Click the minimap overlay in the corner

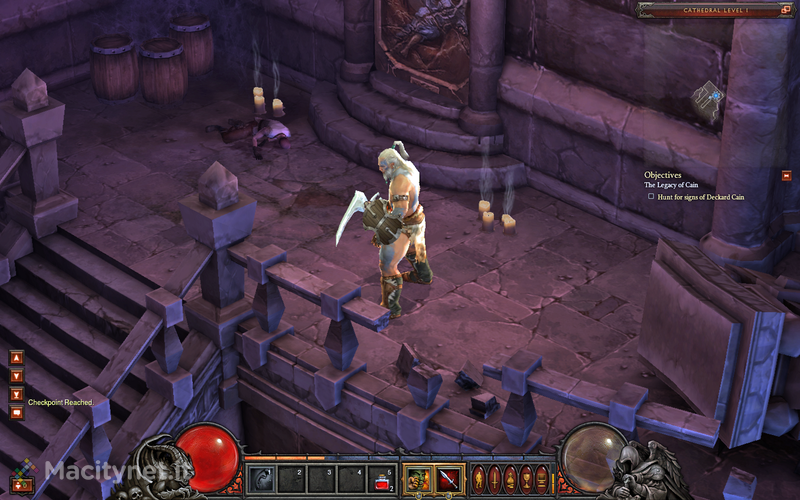(708, 101)
